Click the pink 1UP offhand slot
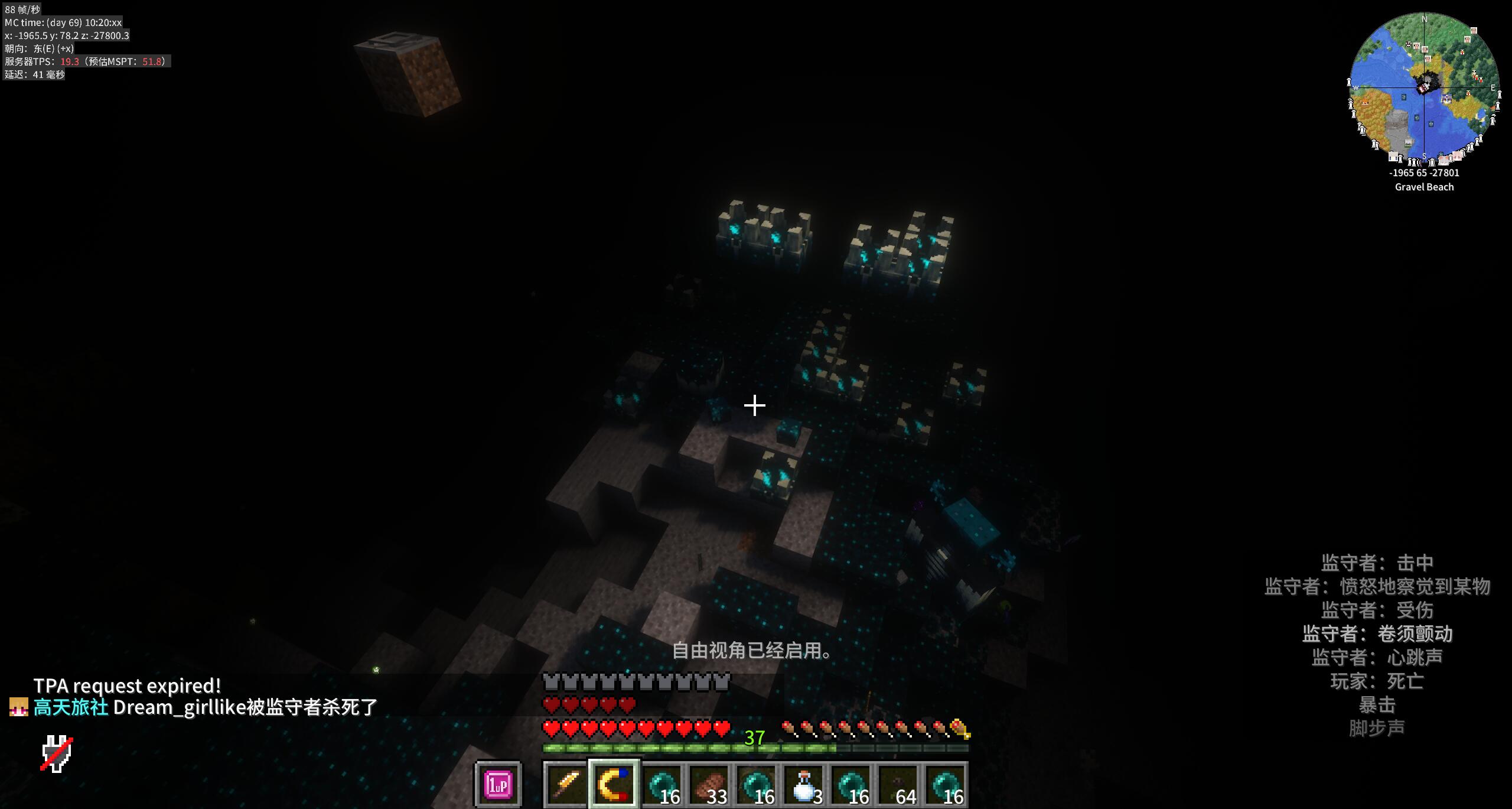The height and width of the screenshot is (809, 1512). [x=498, y=785]
